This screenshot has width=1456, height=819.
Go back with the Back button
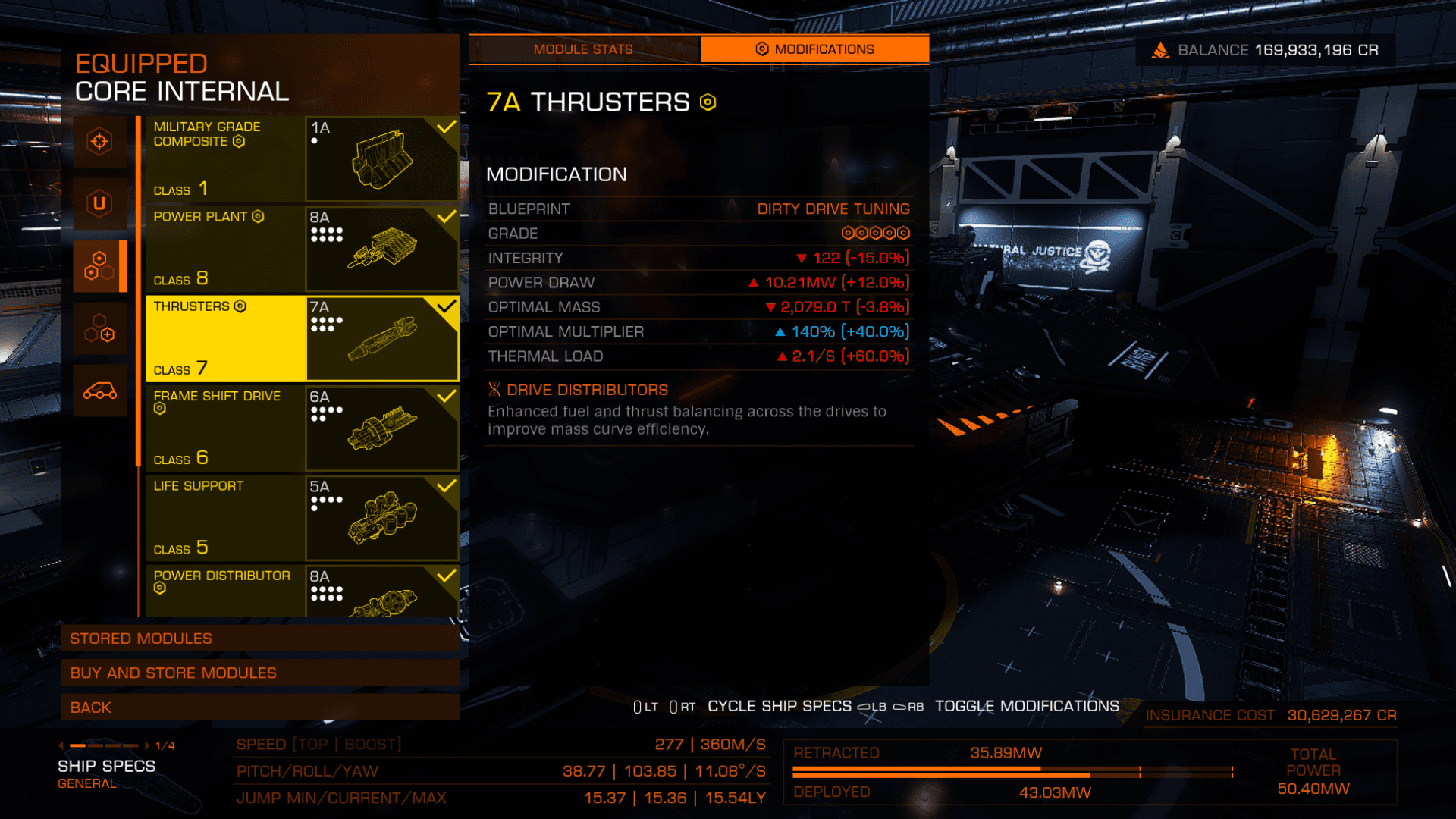[259, 708]
